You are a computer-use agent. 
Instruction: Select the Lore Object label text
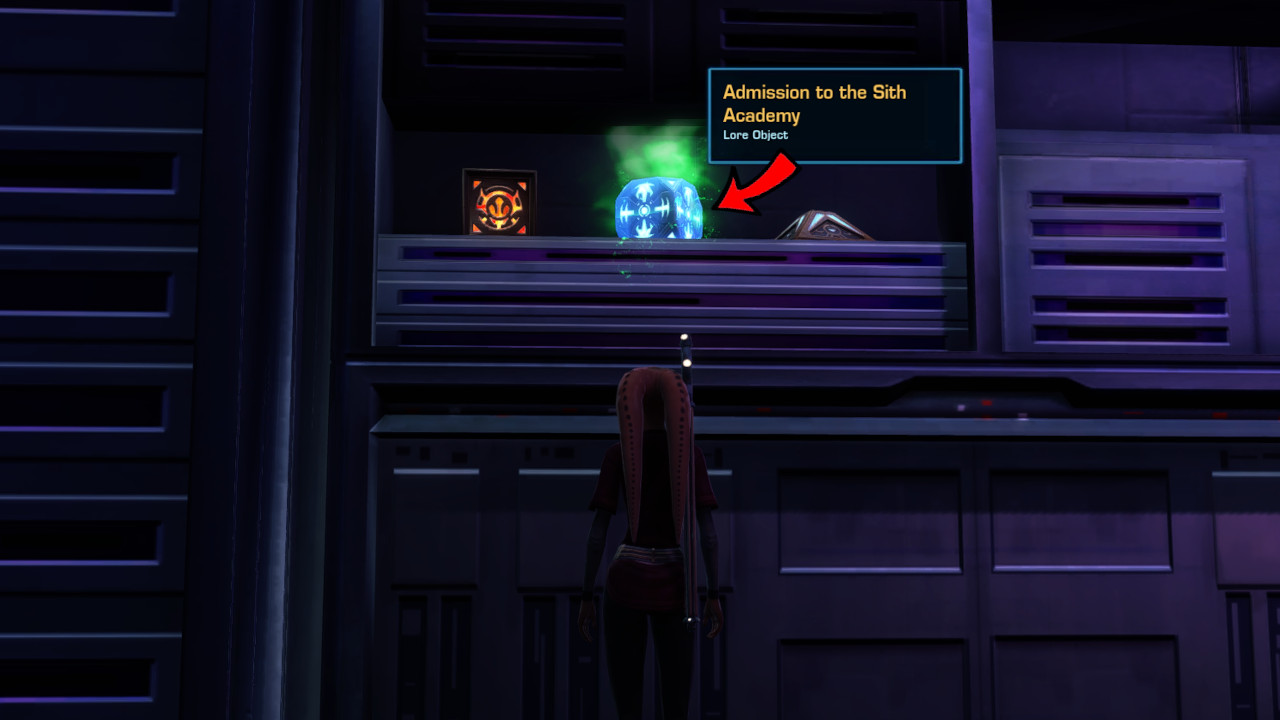coord(755,135)
